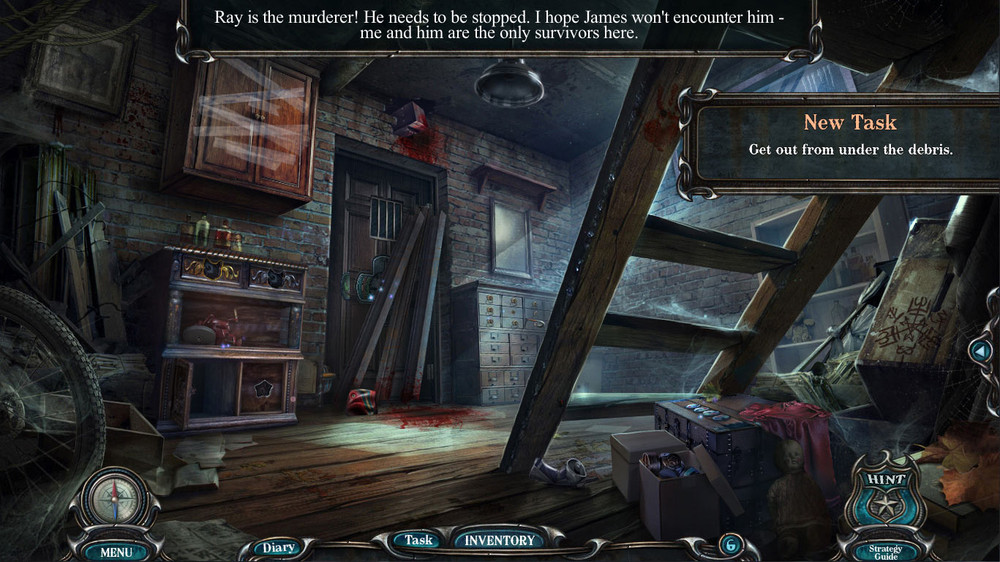The image size is (1000, 562).
Task: Click the right-edge navigation arrow
Action: pos(981,351)
